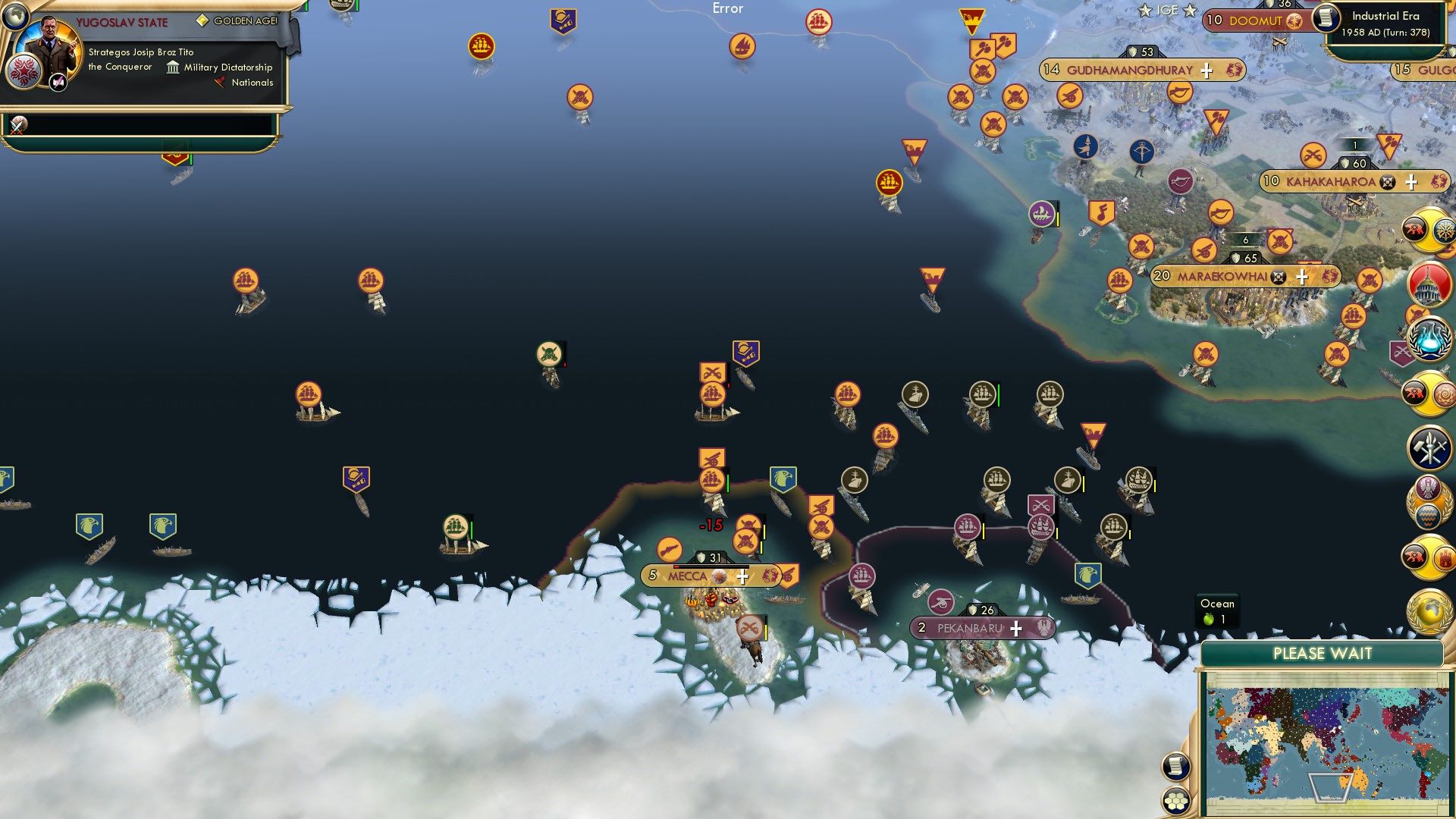Click the DOOMUT city banner
The image size is (1456, 819).
coord(1253,21)
